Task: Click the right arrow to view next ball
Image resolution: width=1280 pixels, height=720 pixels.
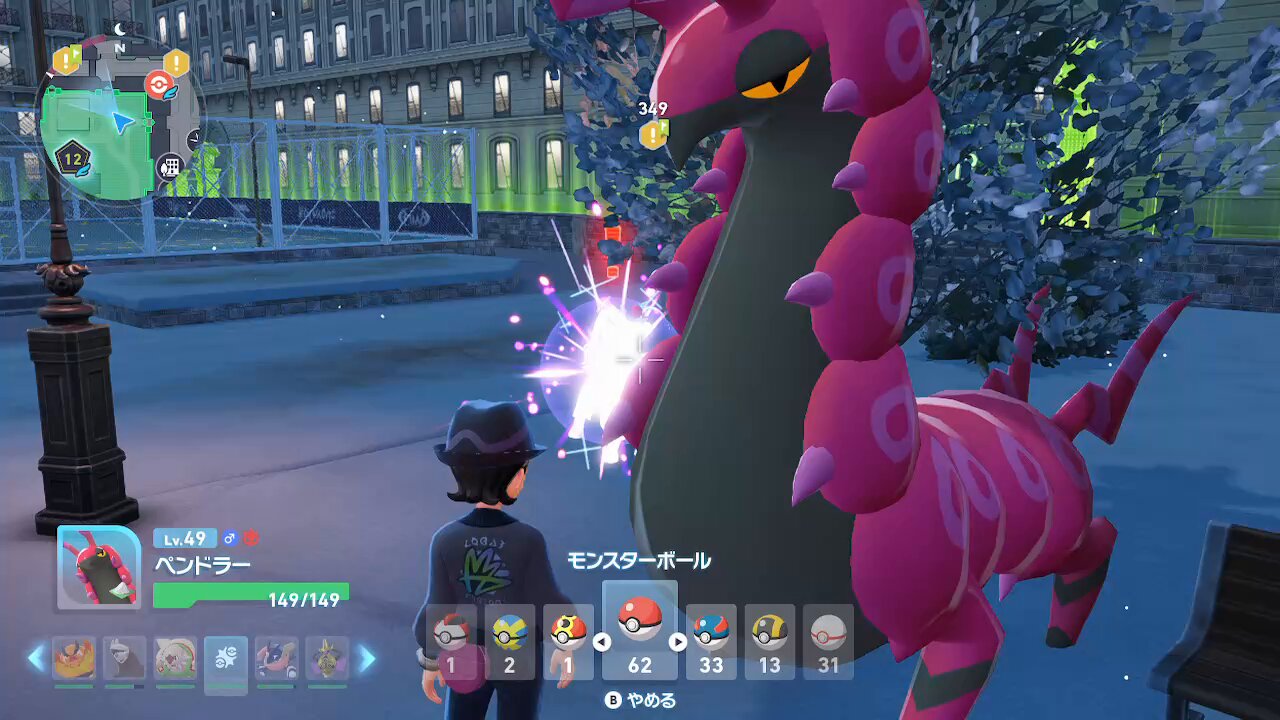Action: [x=679, y=644]
